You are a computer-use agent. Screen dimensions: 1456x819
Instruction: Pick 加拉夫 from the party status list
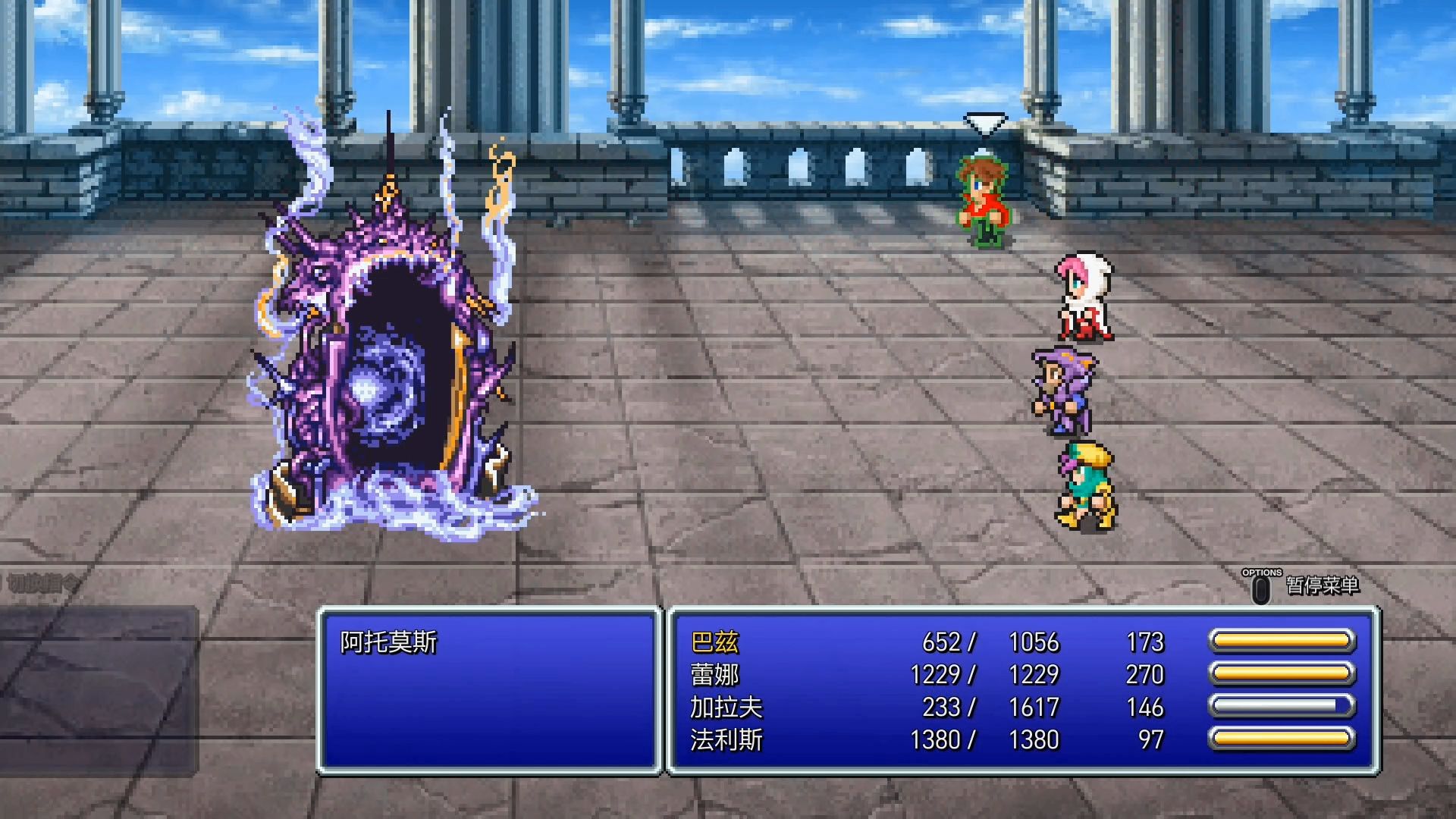point(726,708)
